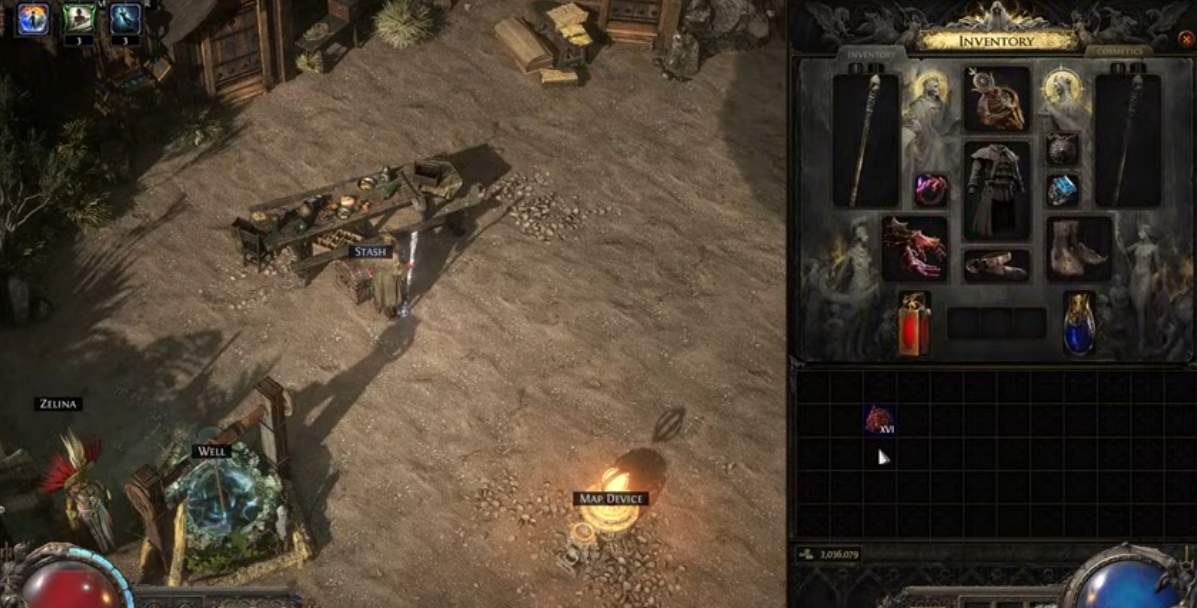The width and height of the screenshot is (1197, 608).
Task: Click the Well label
Action: tap(211, 452)
